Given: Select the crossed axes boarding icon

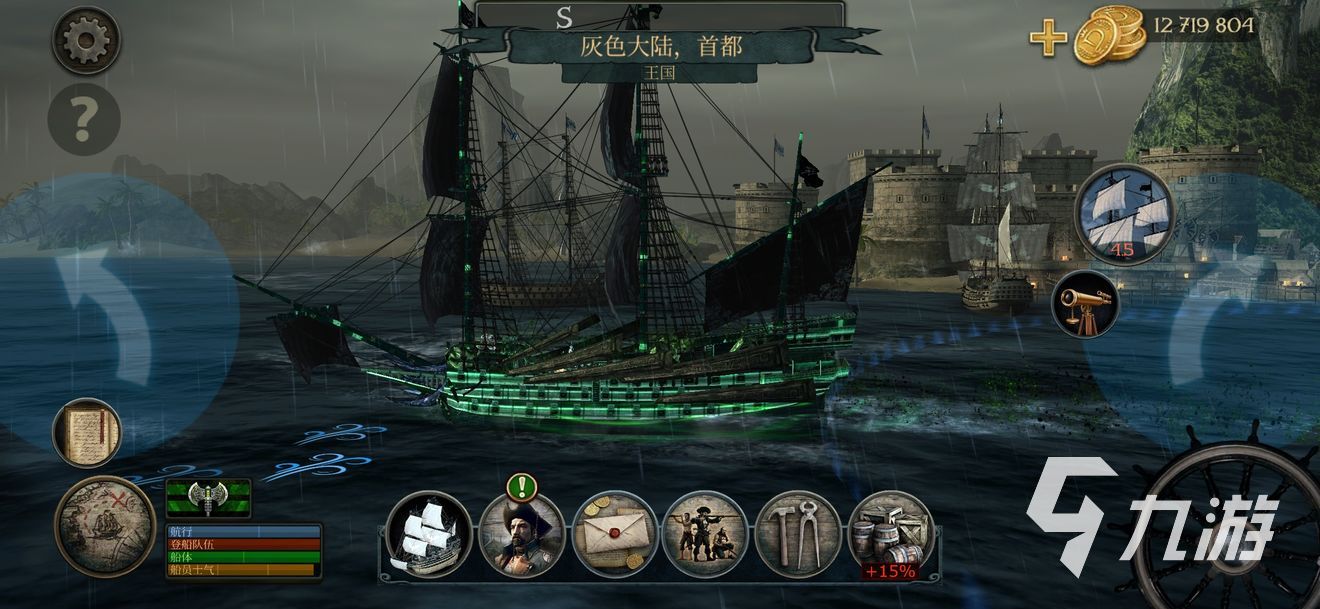Looking at the screenshot, I should (x=208, y=497).
